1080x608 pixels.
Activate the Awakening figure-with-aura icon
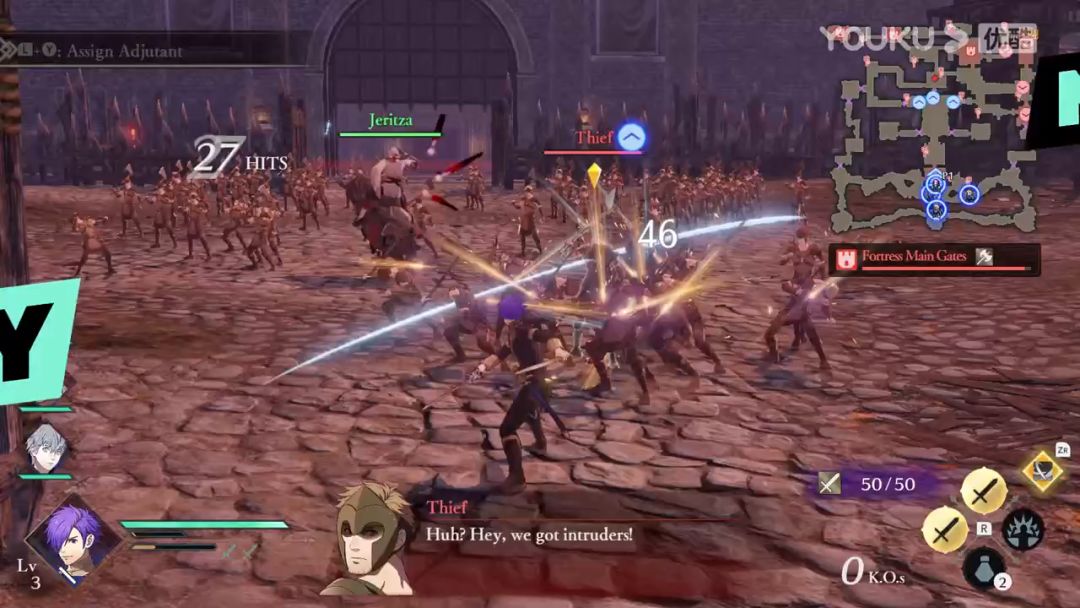click(x=1023, y=530)
